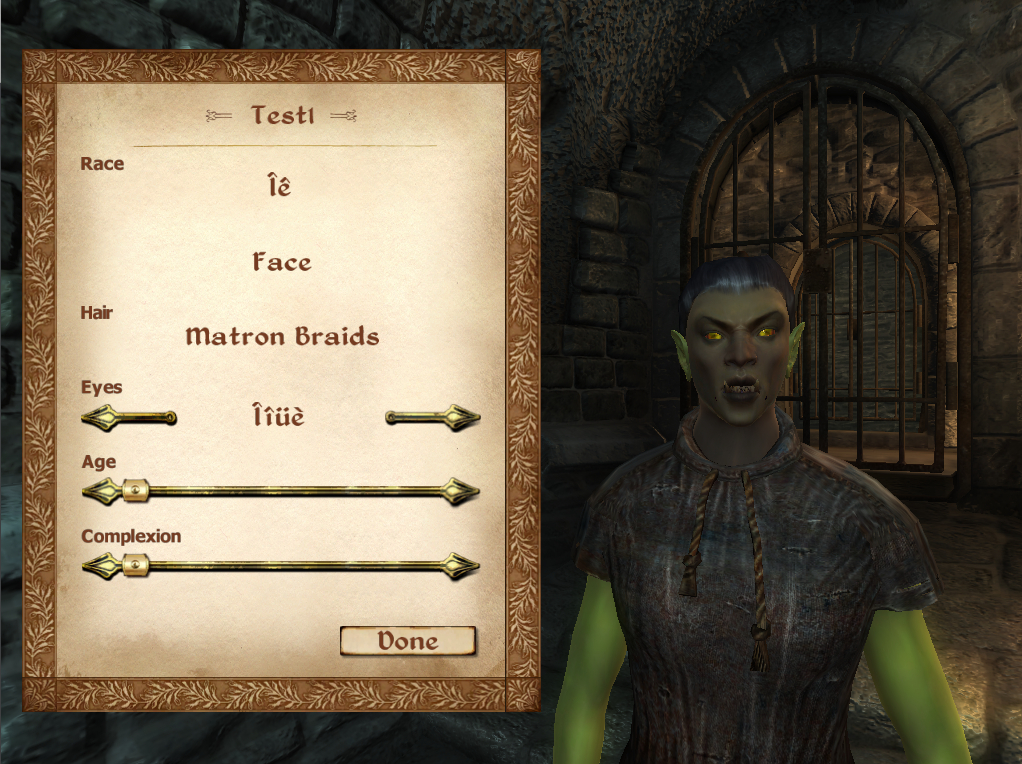The image size is (1022, 764).
Task: Confirm character with the Done button
Action: point(407,641)
